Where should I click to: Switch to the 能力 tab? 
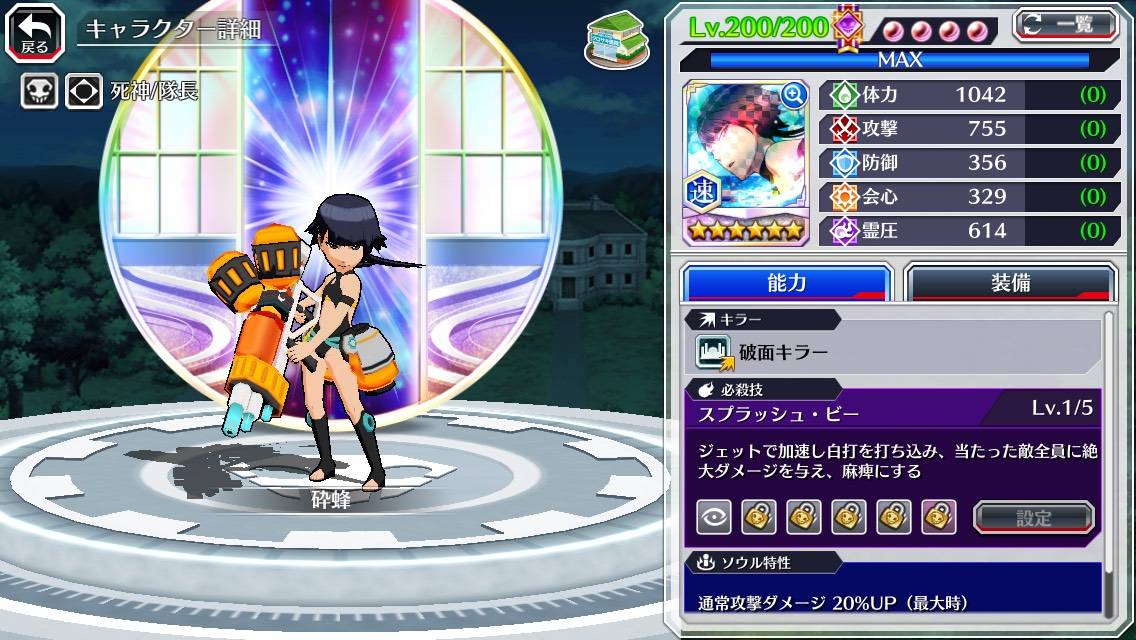tap(786, 283)
